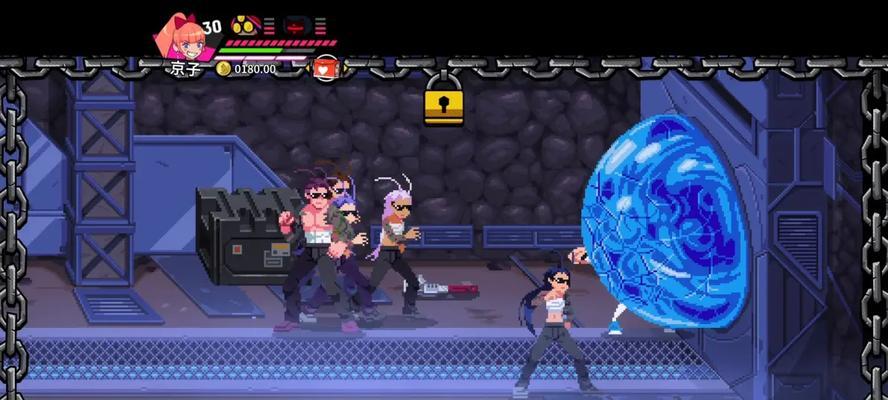The image size is (888, 400).
Task: Click the yellow padlock screen-lock icon
Action: pyautogui.click(x=443, y=103)
